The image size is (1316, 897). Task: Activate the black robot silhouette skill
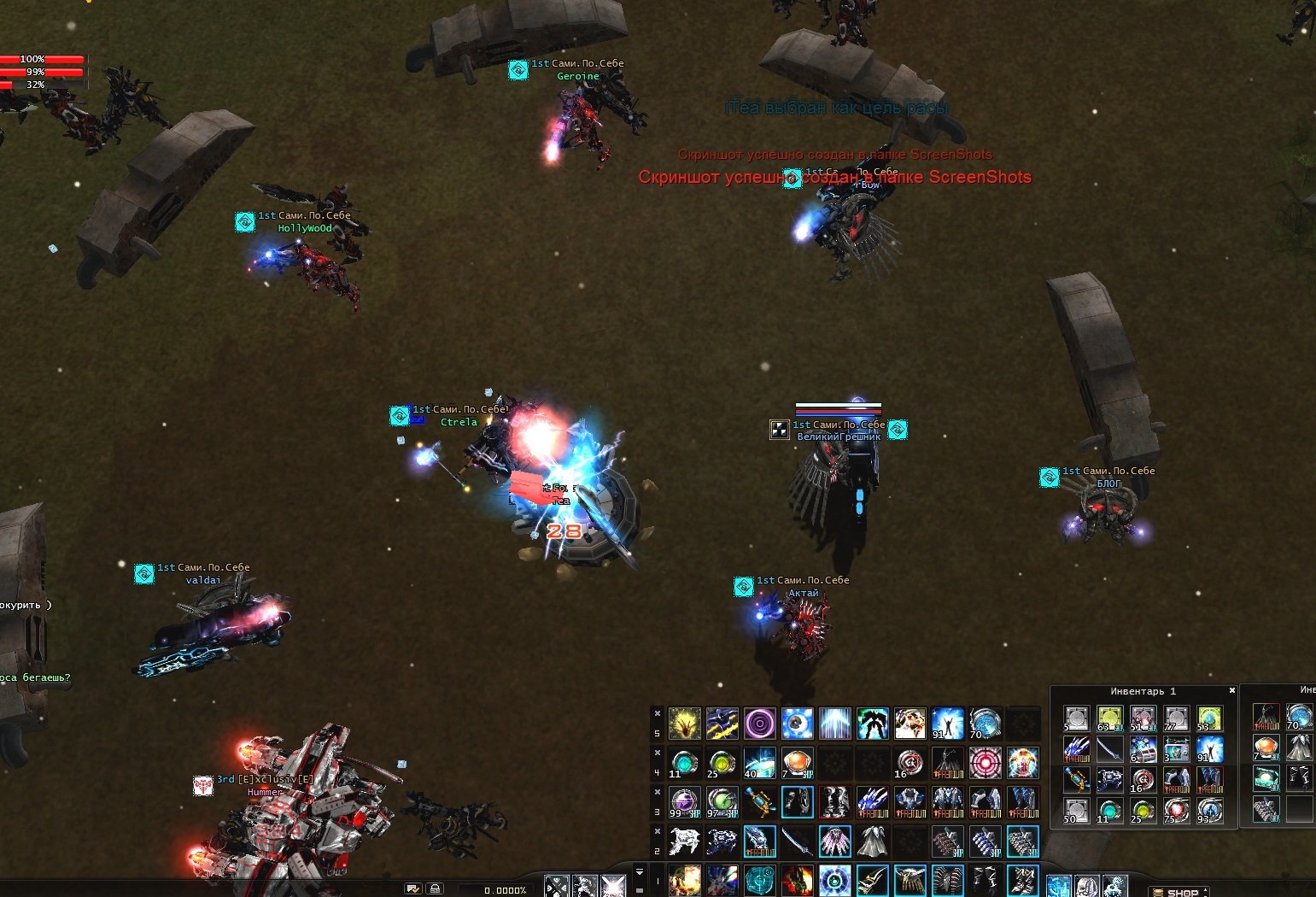click(x=872, y=724)
